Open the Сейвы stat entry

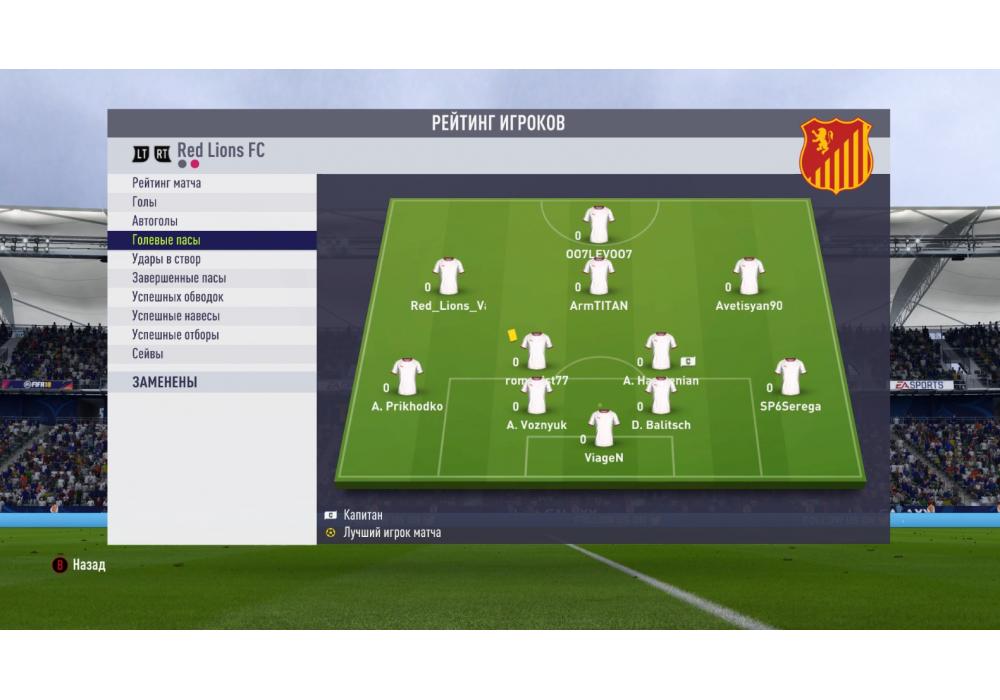pyautogui.click(x=148, y=354)
